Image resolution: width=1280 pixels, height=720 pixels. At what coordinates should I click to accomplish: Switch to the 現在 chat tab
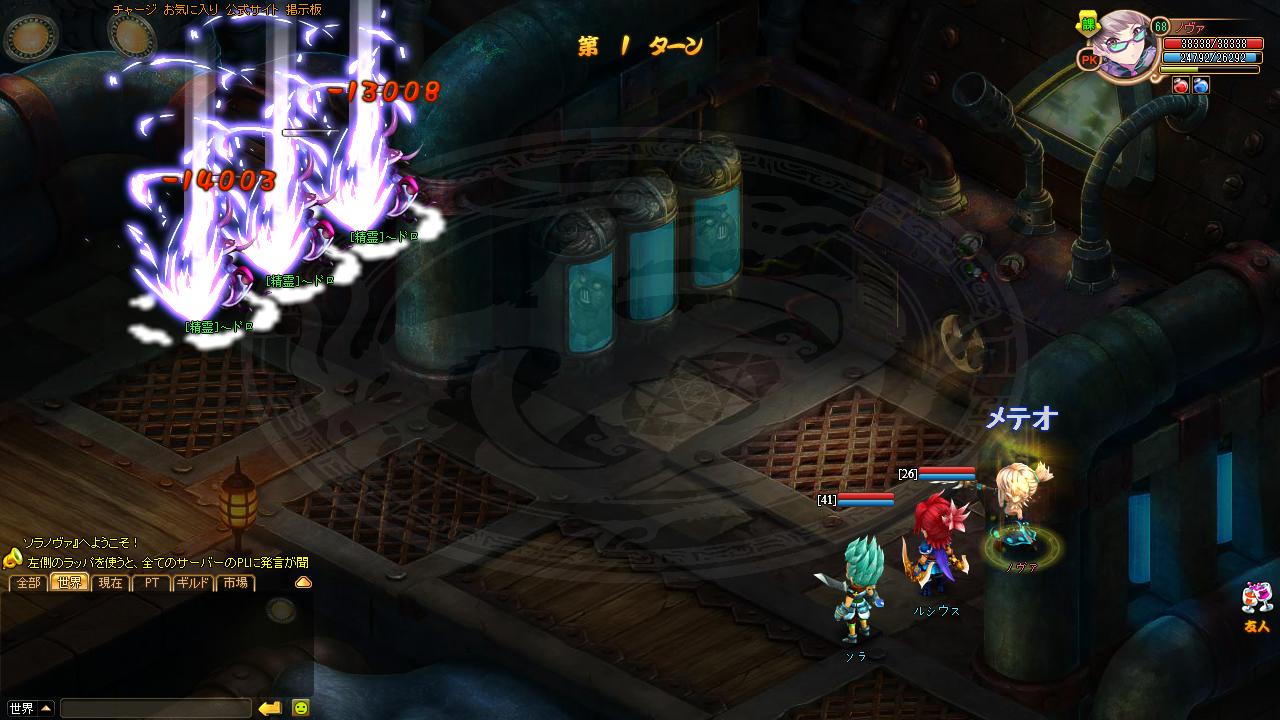coord(111,582)
